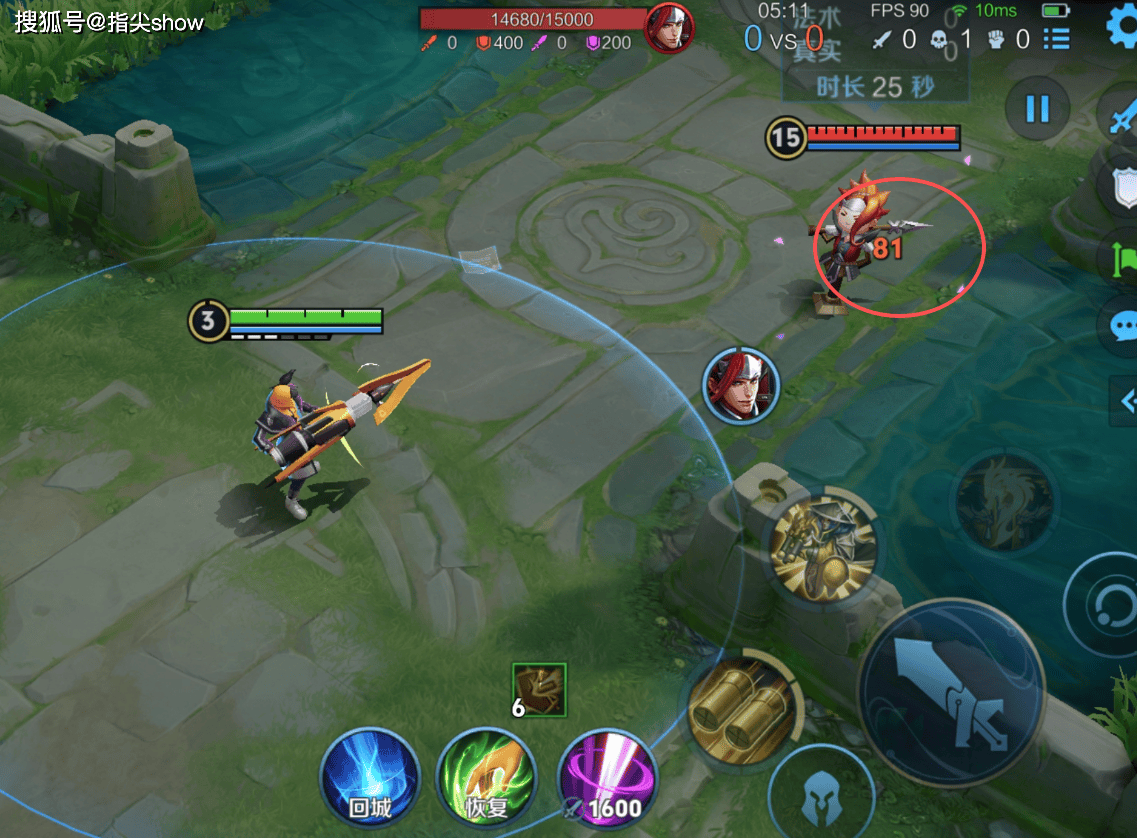The height and width of the screenshot is (838, 1137).
Task: Send the green flag gather signal
Action: click(x=1122, y=258)
